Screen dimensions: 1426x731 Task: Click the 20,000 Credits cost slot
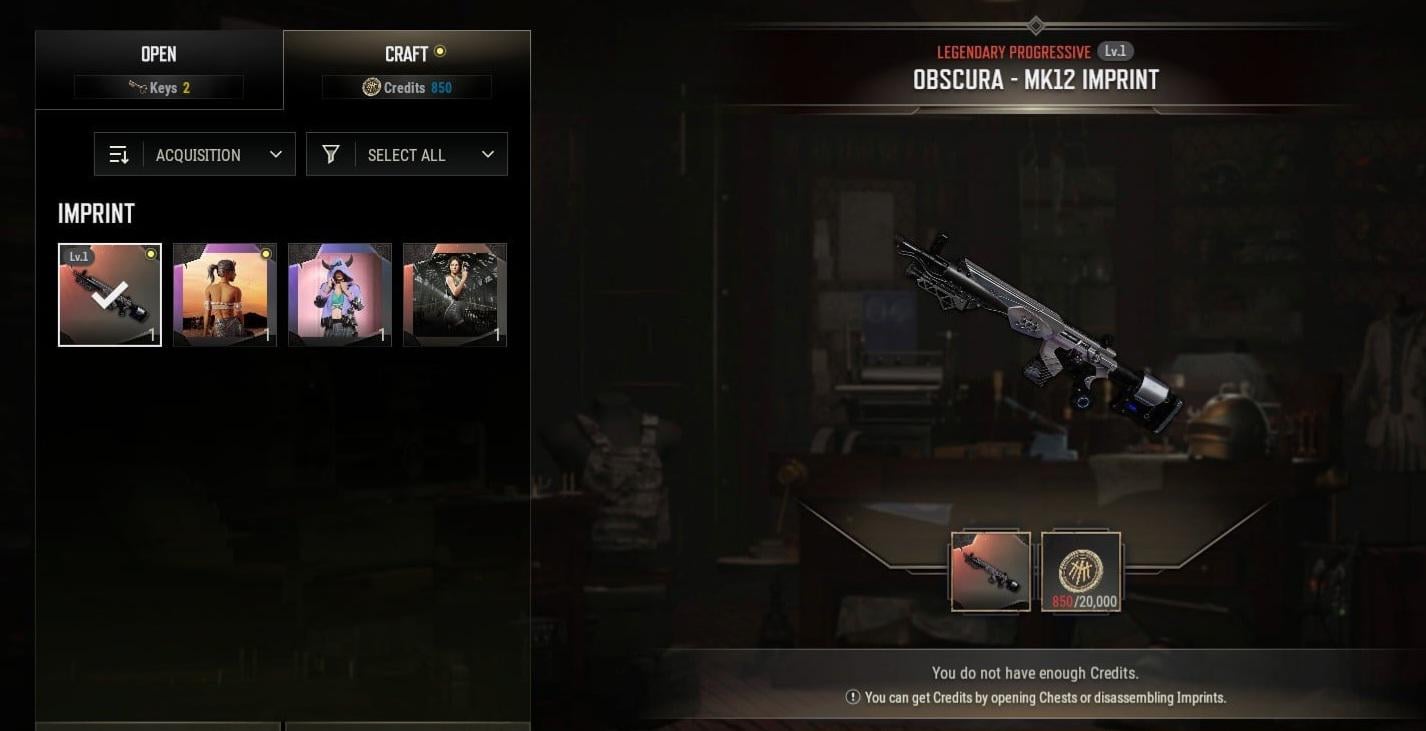coord(1081,571)
